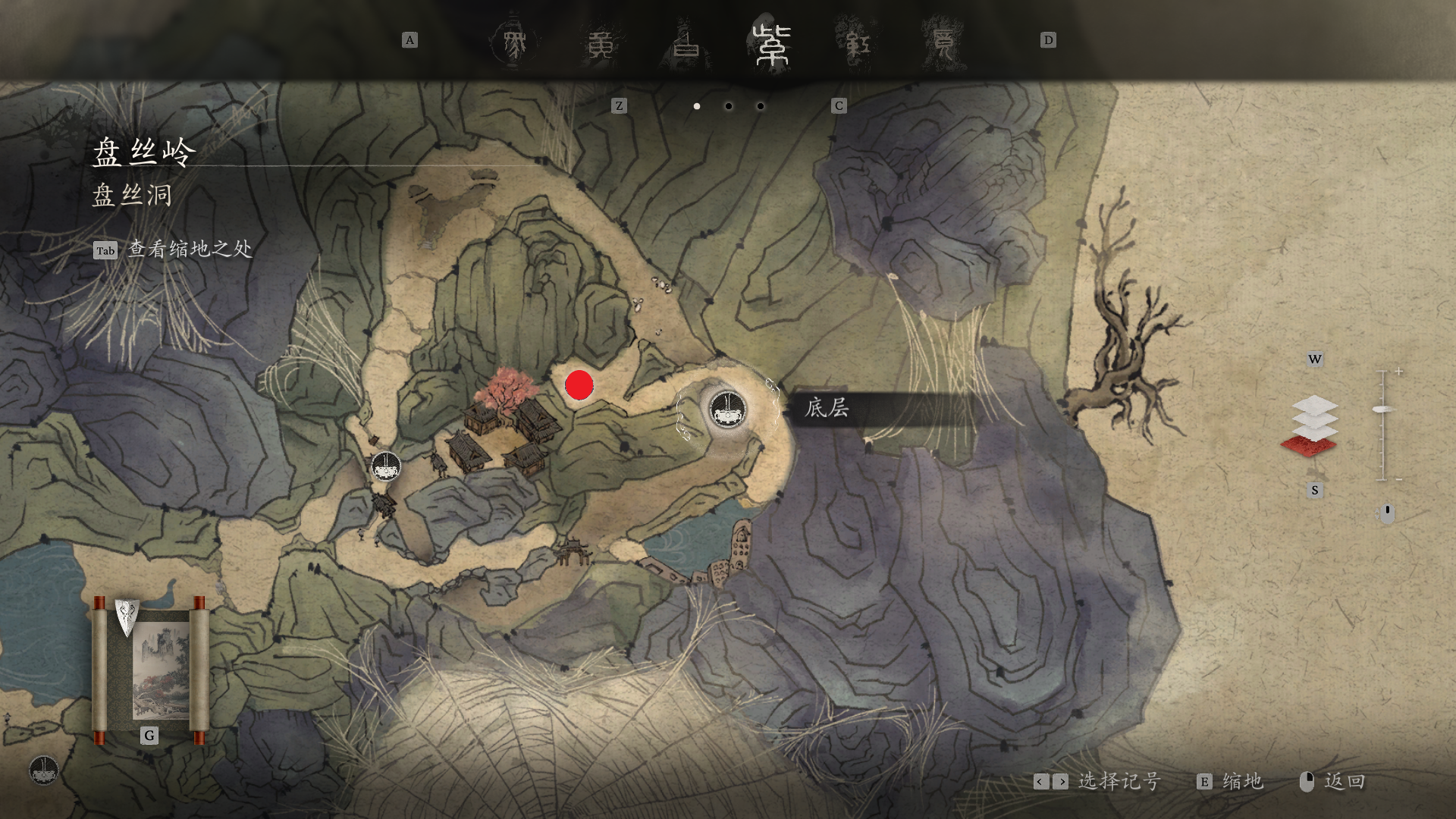This screenshot has width=1456, height=819.
Task: Click the shrine marker beside the village
Action: (x=386, y=466)
